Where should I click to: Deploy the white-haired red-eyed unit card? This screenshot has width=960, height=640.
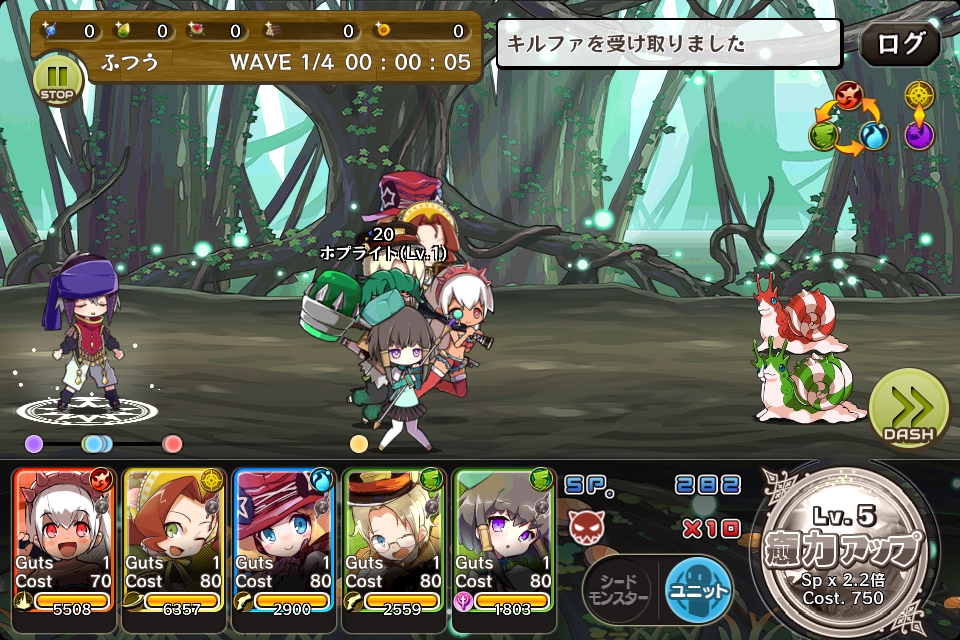pyautogui.click(x=63, y=540)
